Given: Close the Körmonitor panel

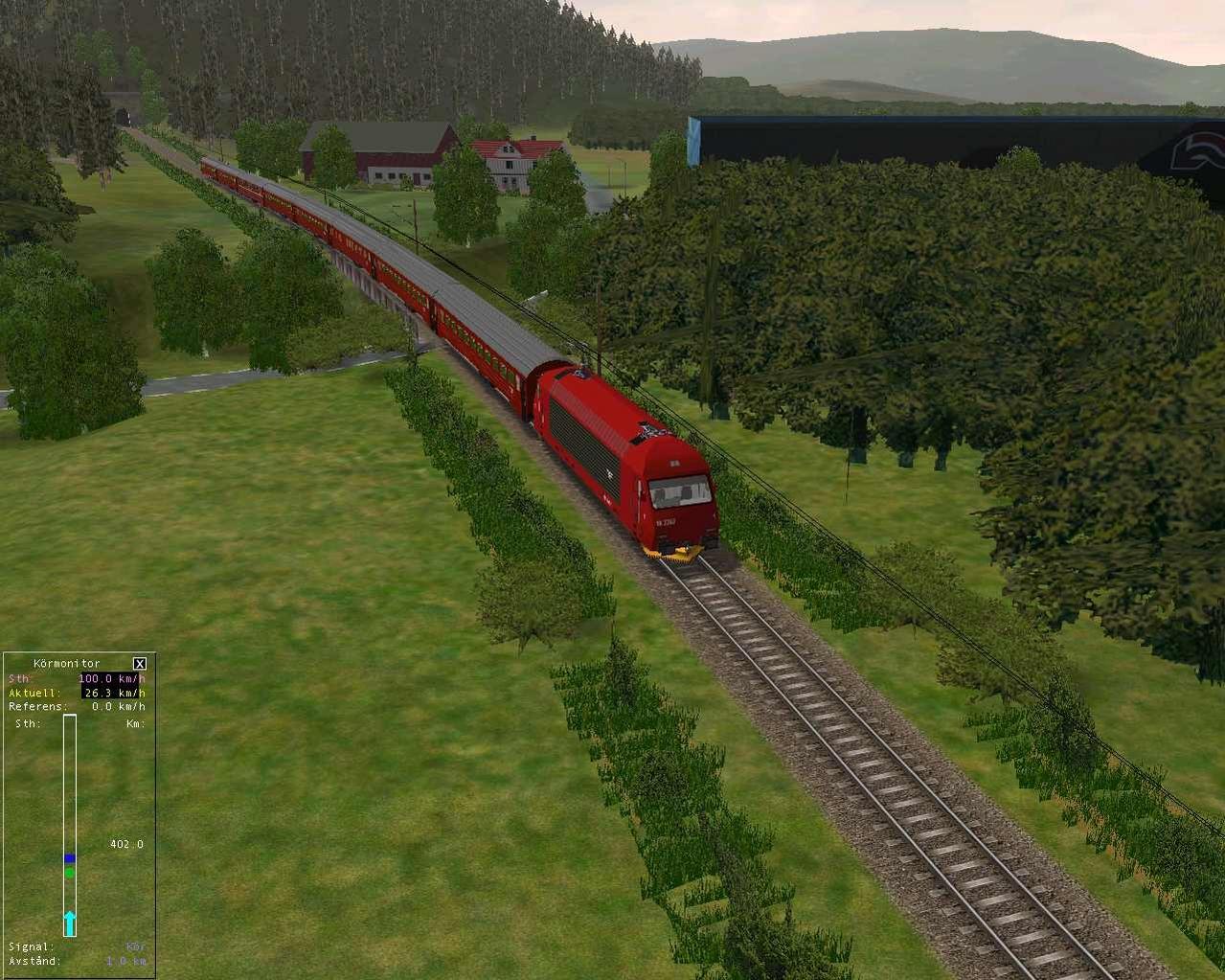Looking at the screenshot, I should 140,663.
